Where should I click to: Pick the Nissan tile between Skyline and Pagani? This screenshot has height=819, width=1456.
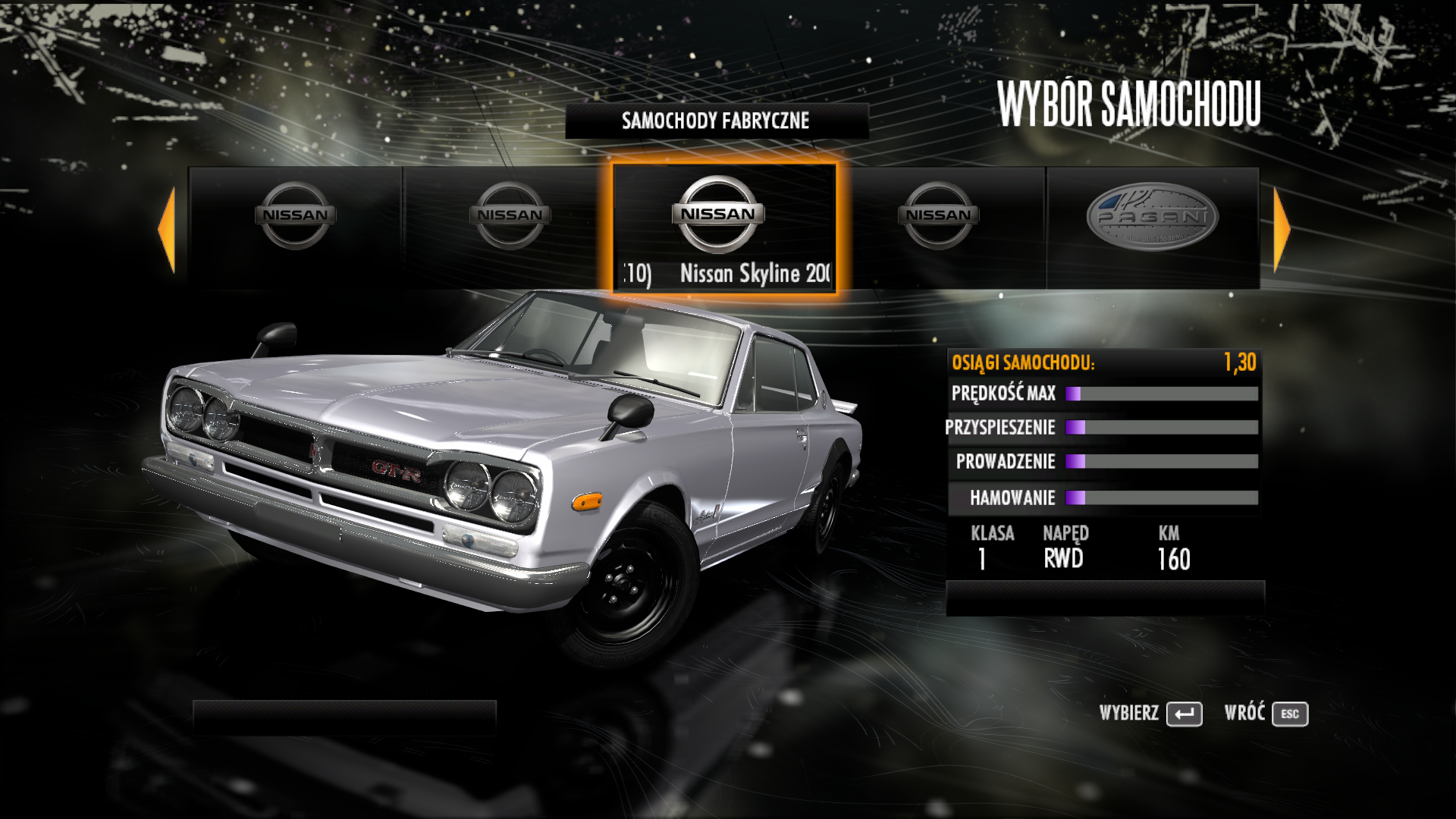click(939, 227)
